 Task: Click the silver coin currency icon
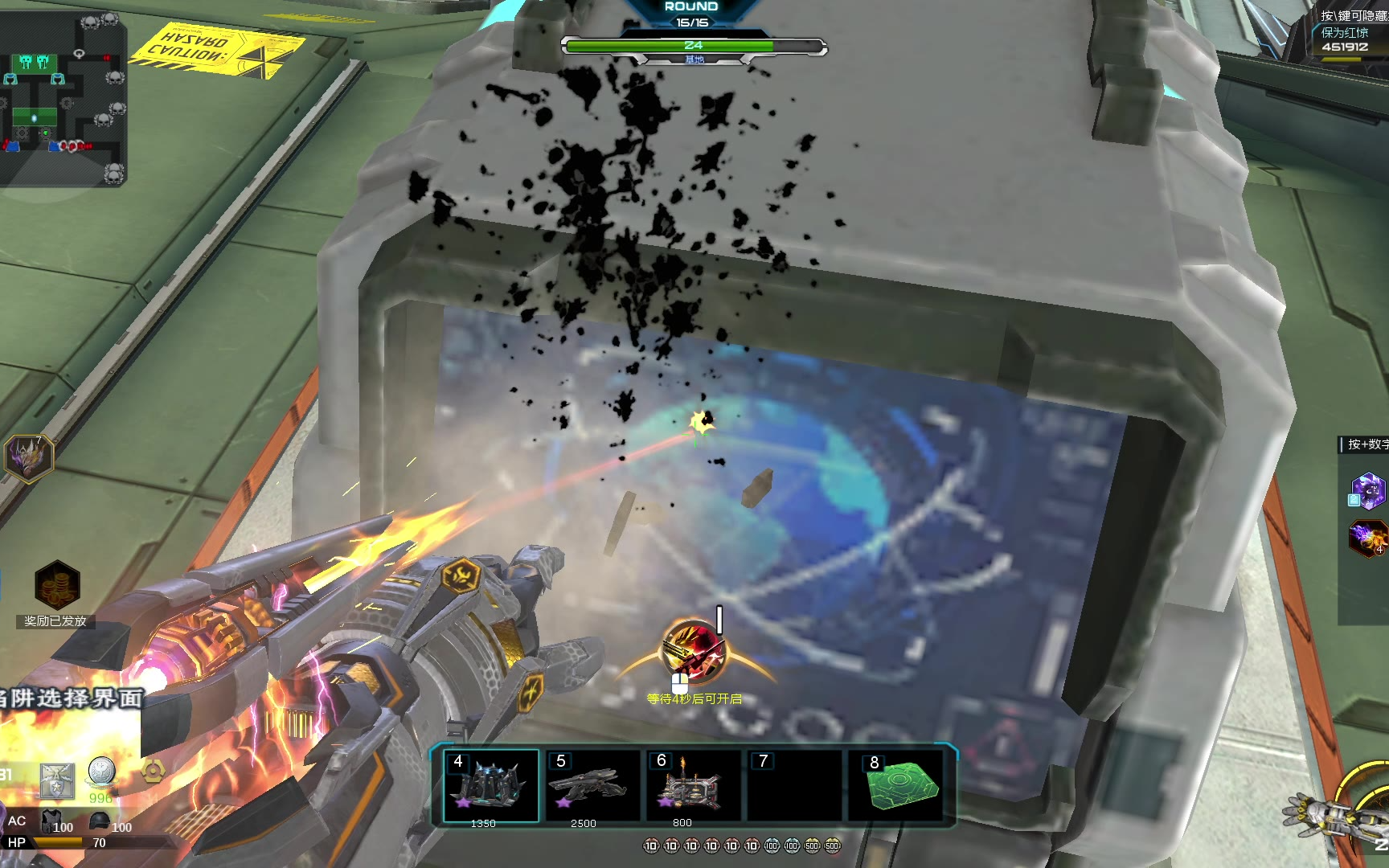pos(102,772)
